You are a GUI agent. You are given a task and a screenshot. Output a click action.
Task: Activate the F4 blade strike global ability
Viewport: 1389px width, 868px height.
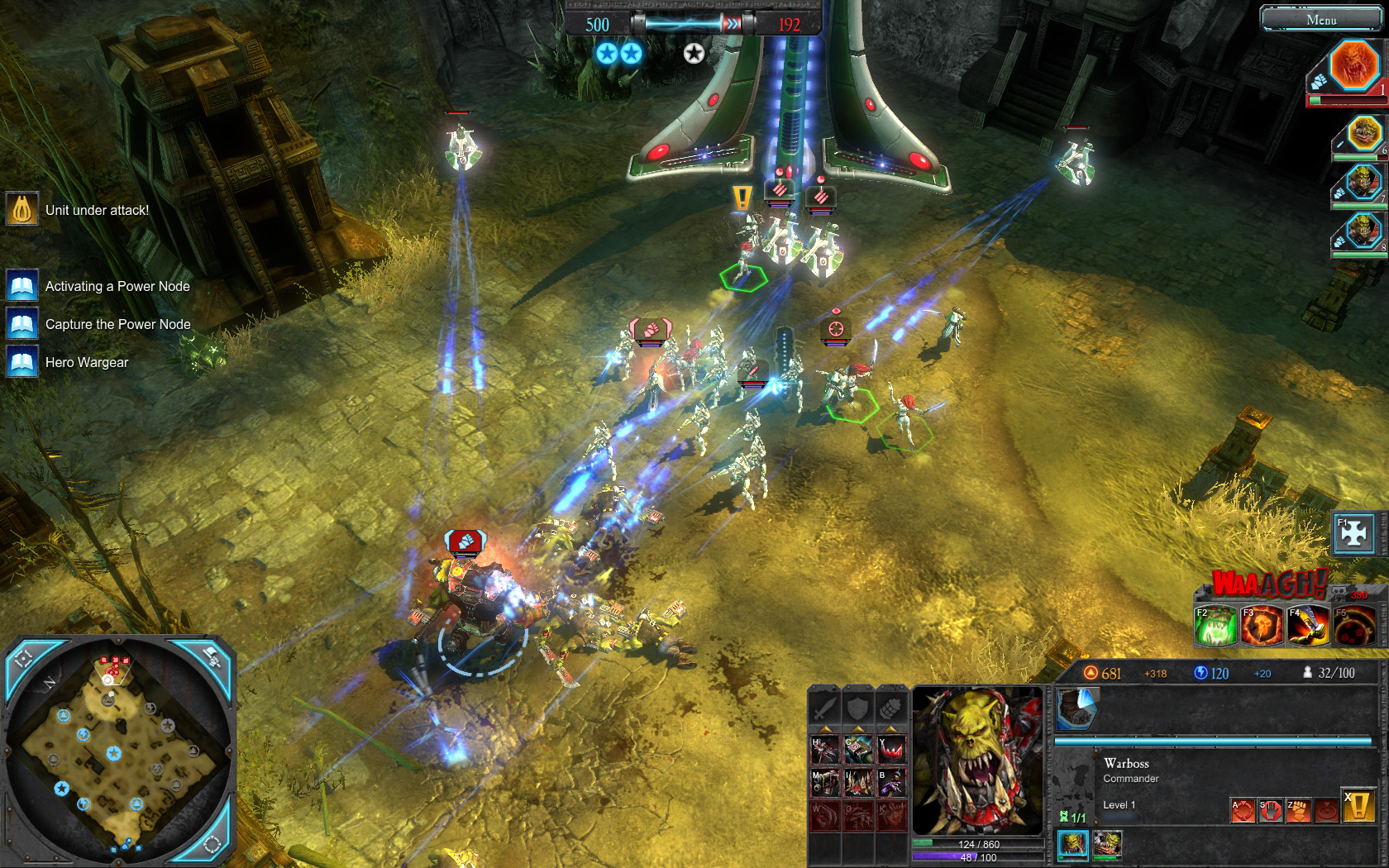(x=1307, y=626)
